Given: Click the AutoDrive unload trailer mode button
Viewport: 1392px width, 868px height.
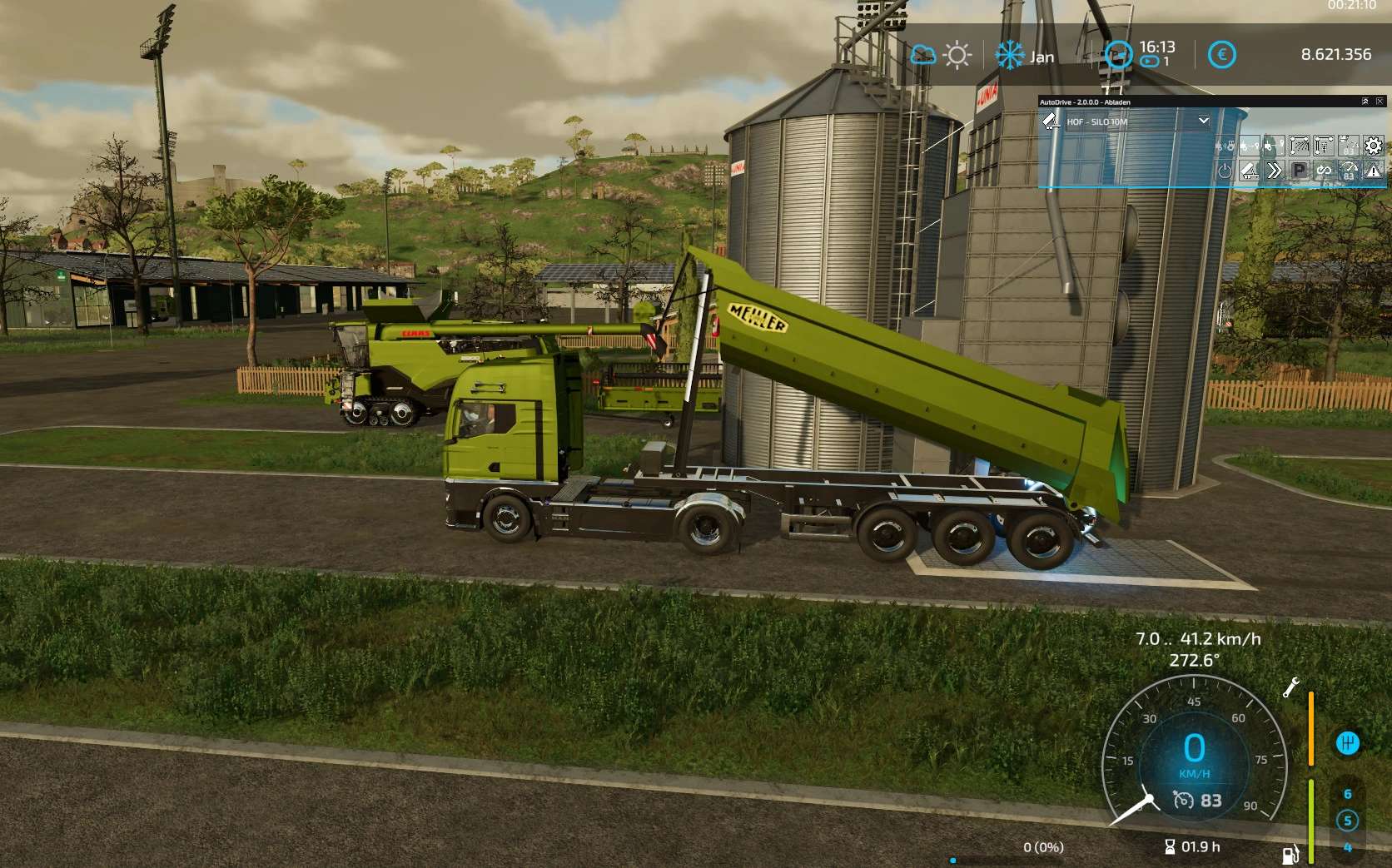Looking at the screenshot, I should (1250, 171).
